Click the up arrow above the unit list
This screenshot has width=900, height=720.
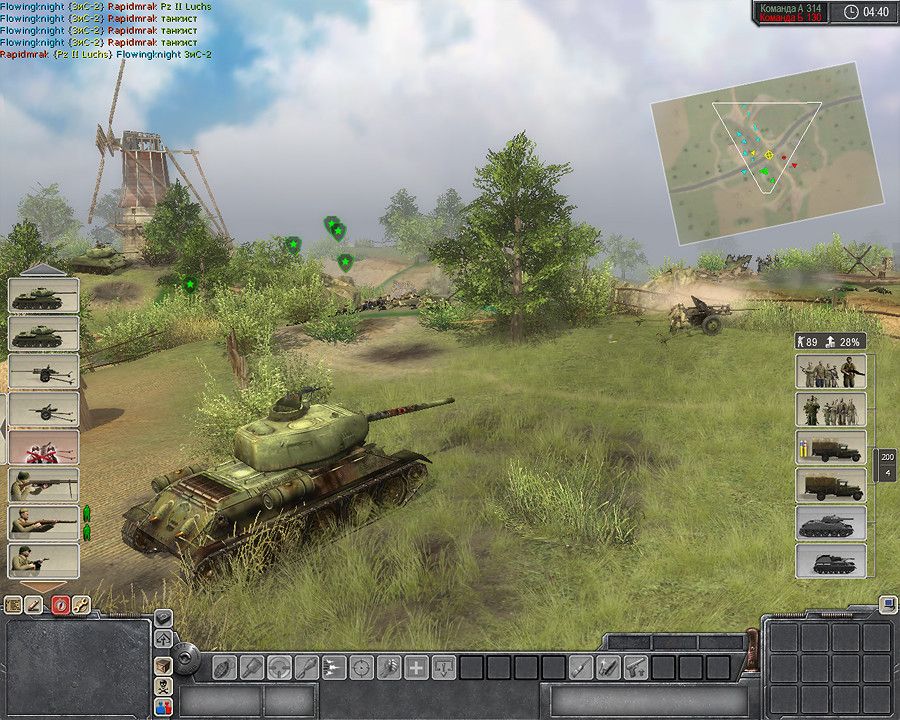pos(43,270)
